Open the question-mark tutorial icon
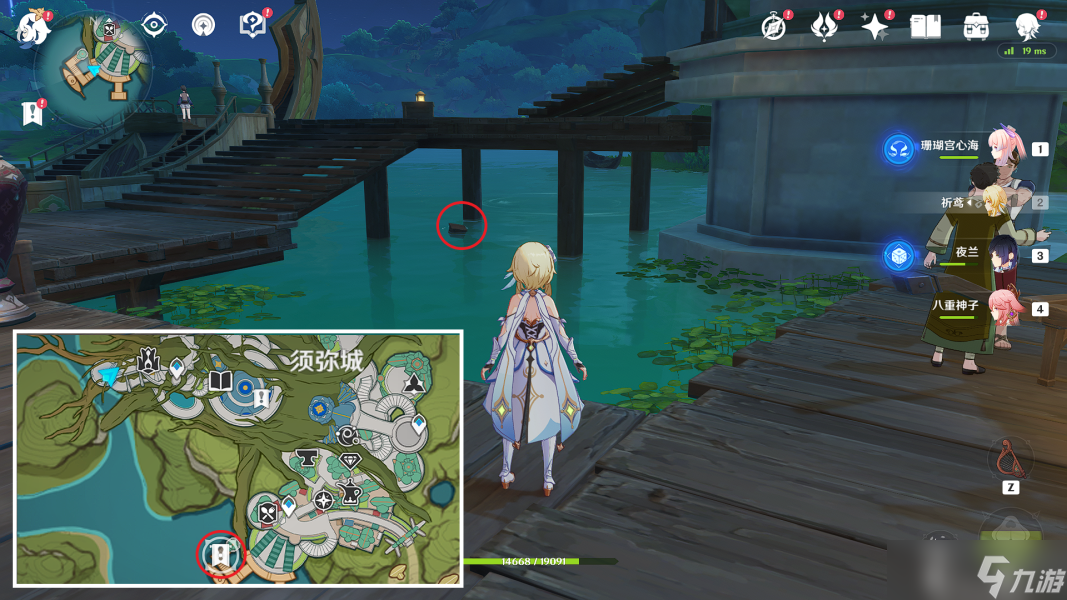 pyautogui.click(x=252, y=25)
